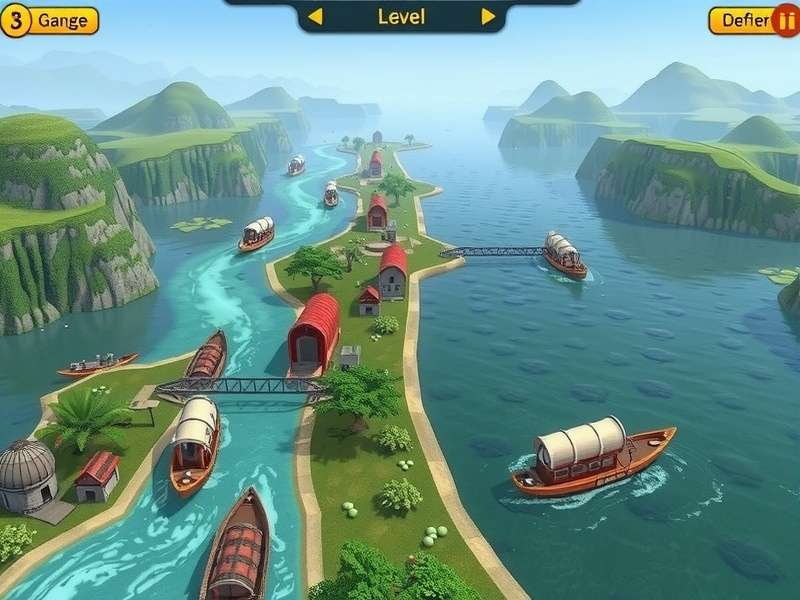800x600 pixels.
Task: Advance to the next level with right arrow
Action: [488, 16]
